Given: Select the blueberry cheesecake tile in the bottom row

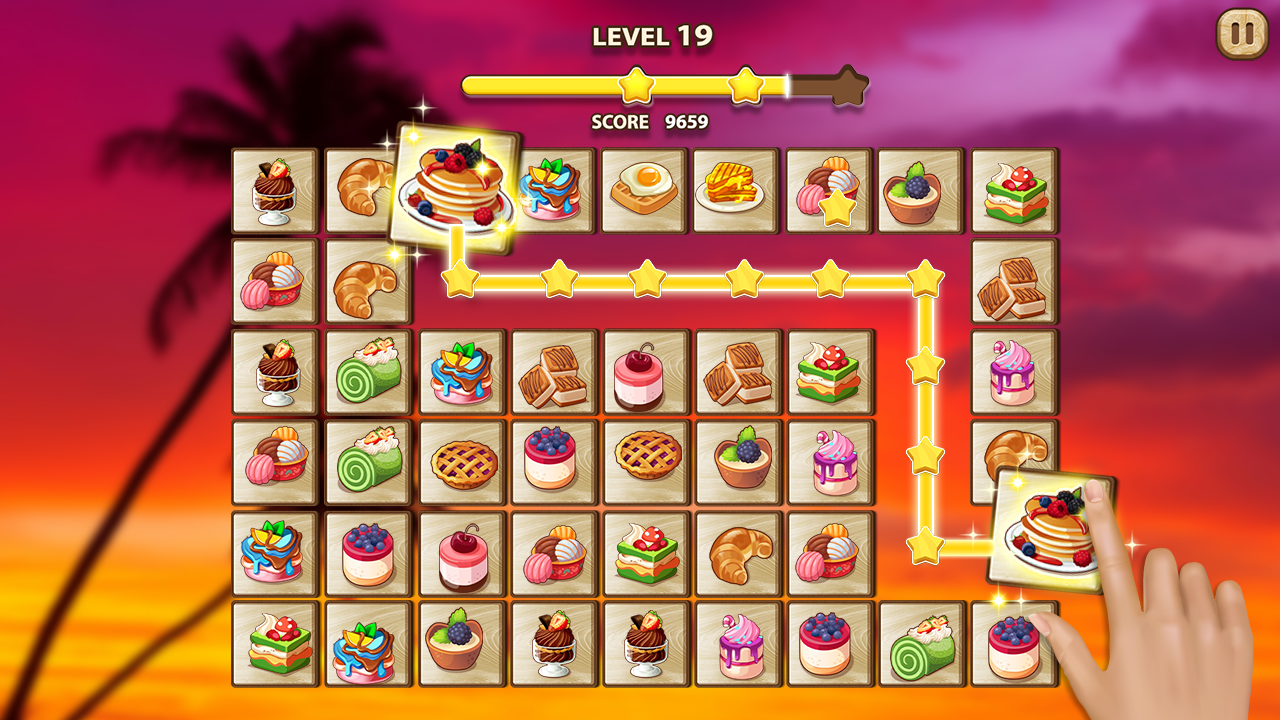Looking at the screenshot, I should tap(827, 647).
